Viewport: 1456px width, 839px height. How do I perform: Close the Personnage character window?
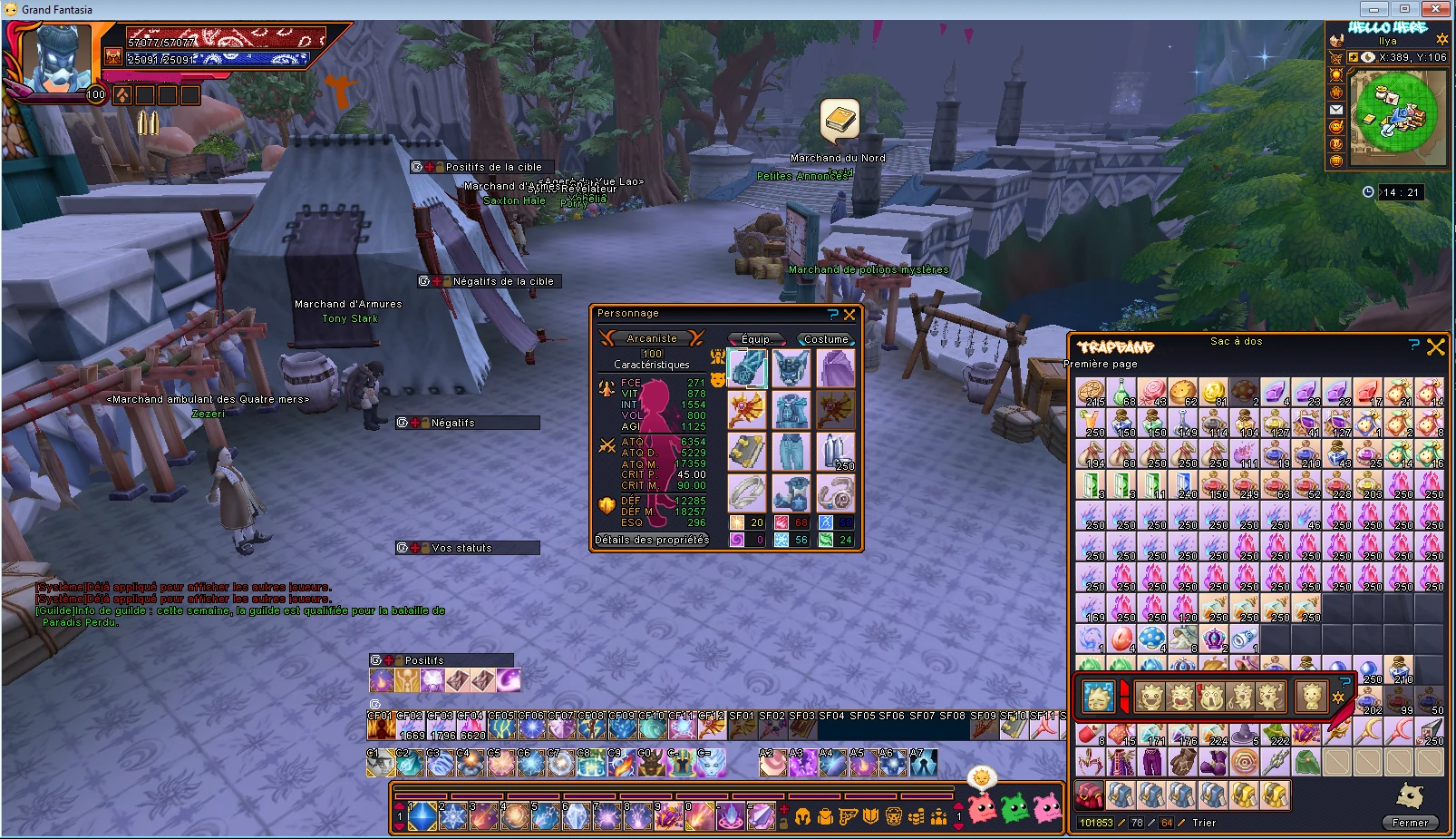pyautogui.click(x=849, y=315)
